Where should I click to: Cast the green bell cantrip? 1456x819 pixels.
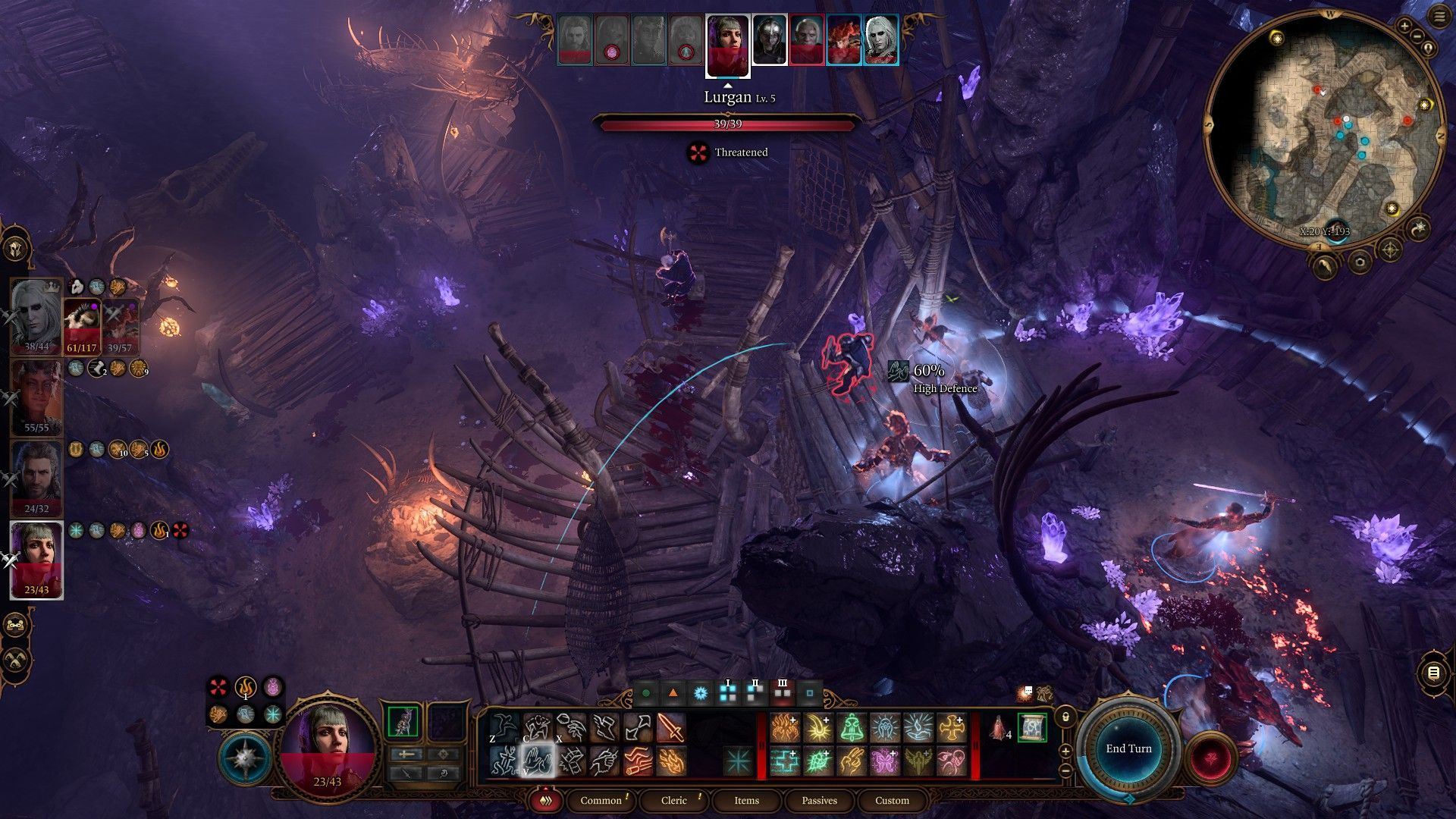(852, 728)
